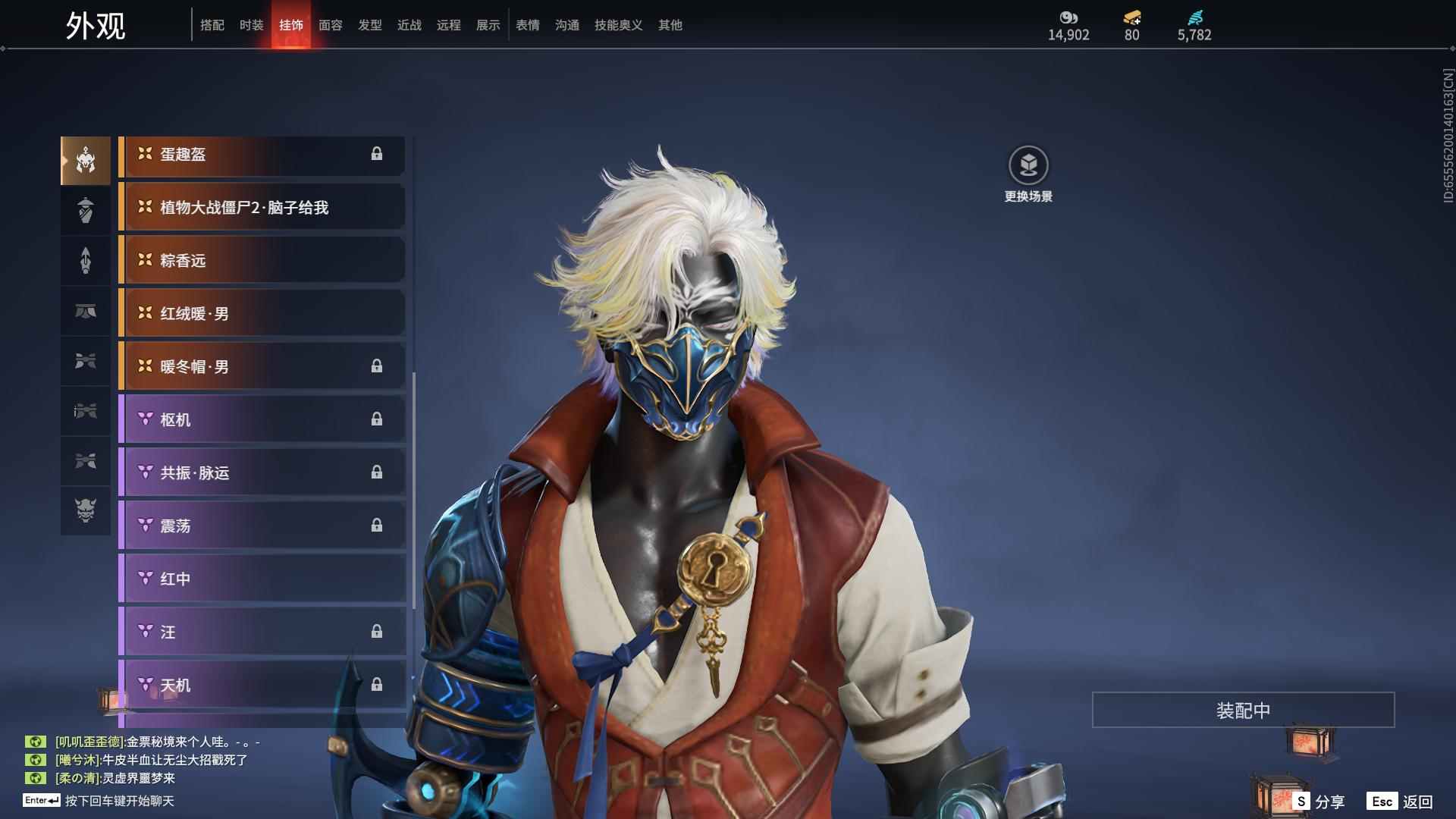Viewport: 1456px width, 819px height.
Task: Open the 时装 tab
Action: tap(252, 25)
